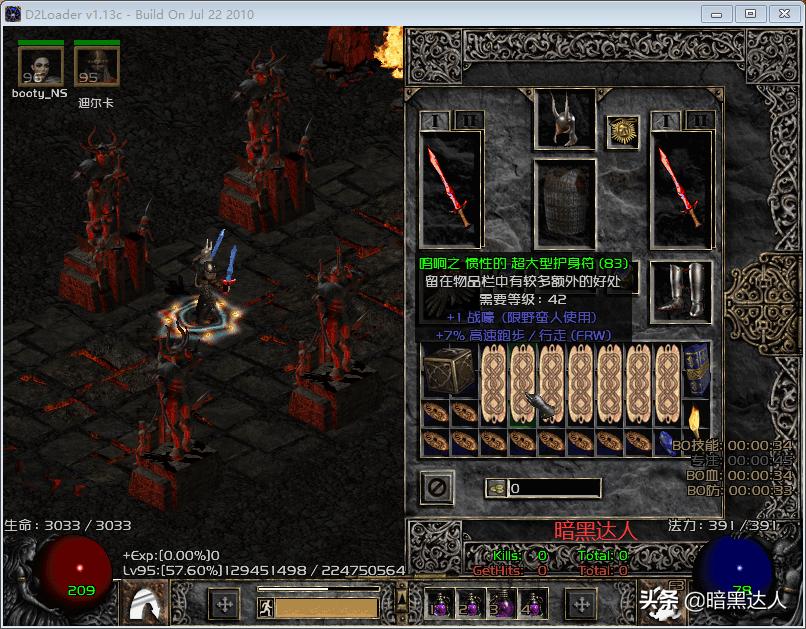
Task: Select the booty_NS character portrait
Action: (41, 65)
